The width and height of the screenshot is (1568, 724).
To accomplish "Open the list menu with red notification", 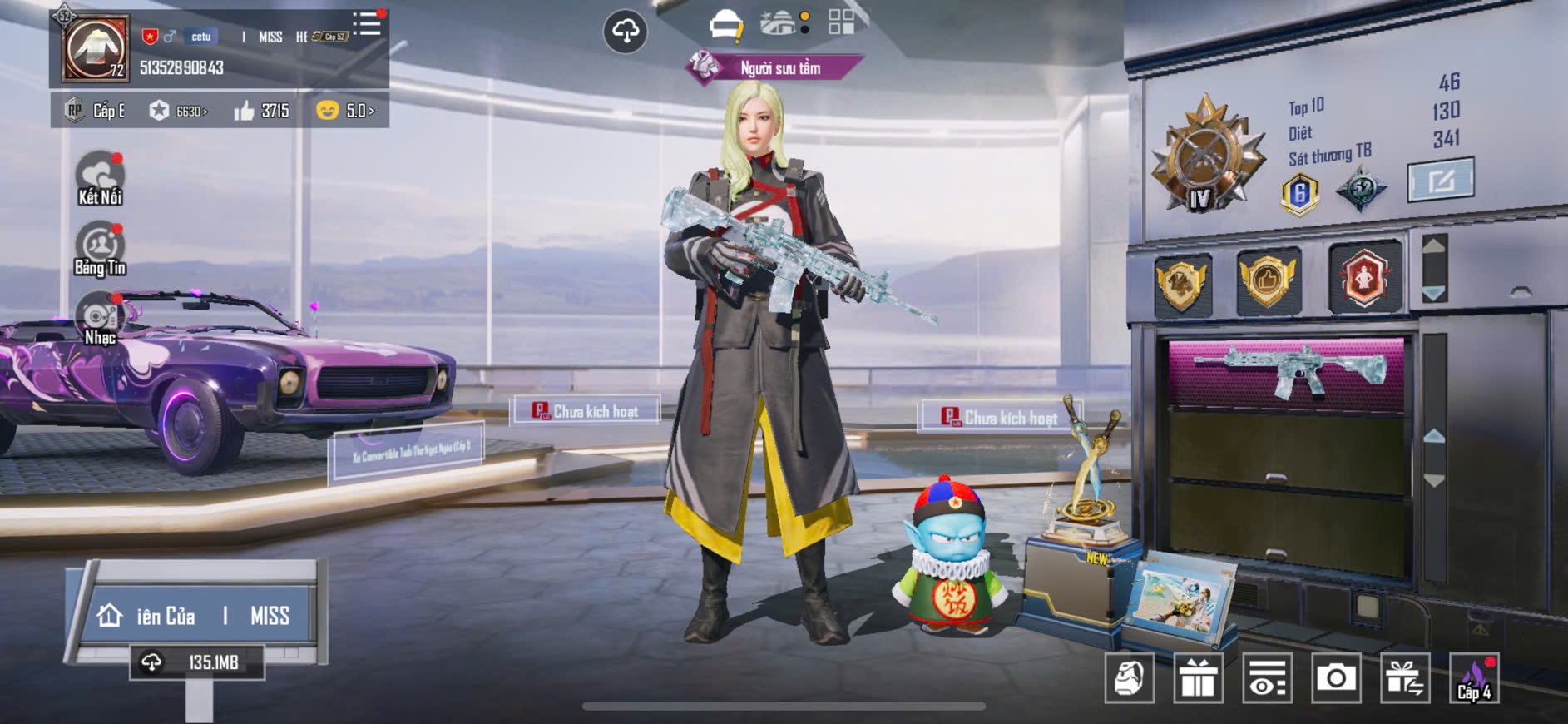I will coord(367,24).
